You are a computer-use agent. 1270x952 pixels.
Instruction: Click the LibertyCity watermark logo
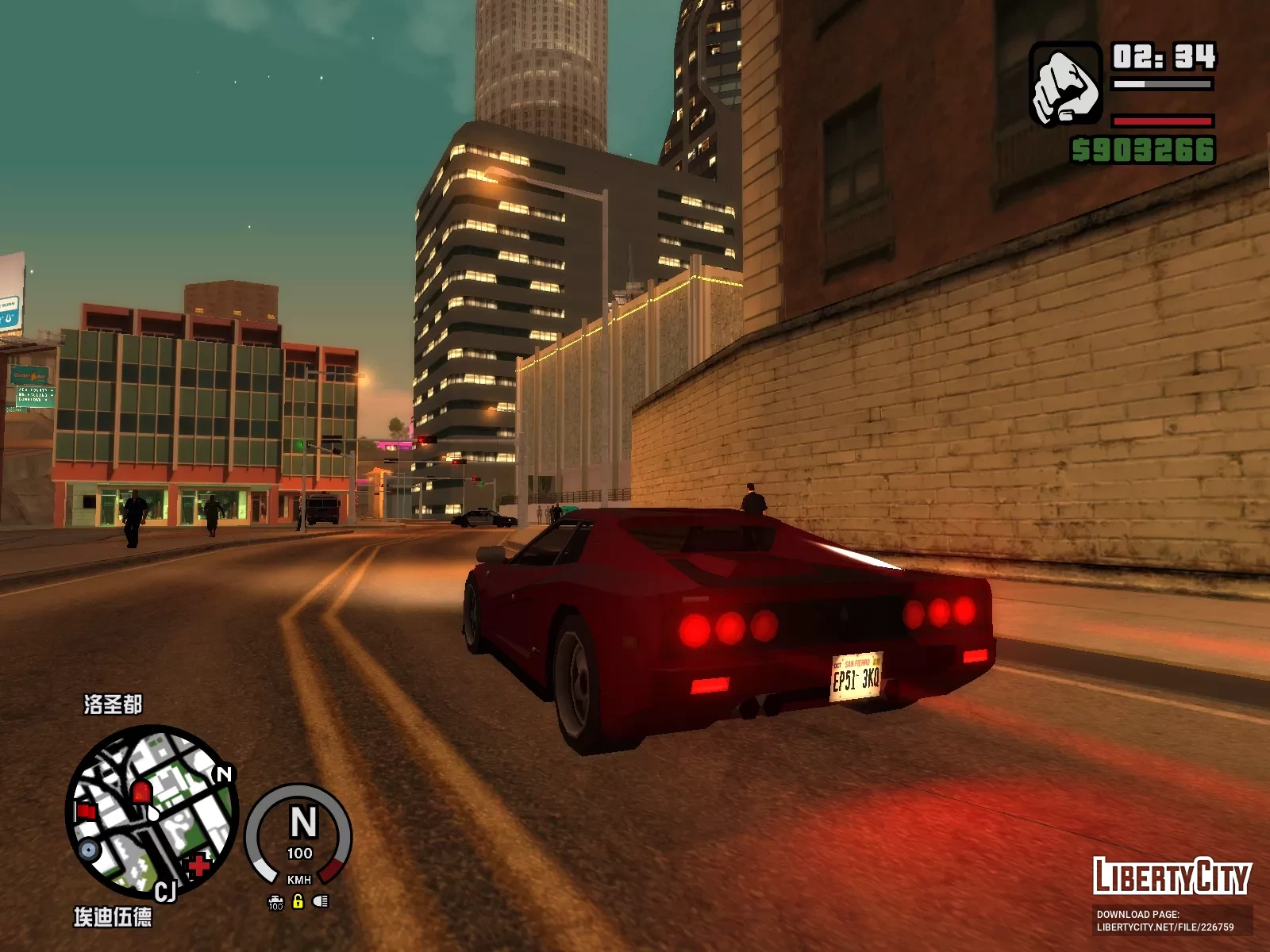coord(1171,876)
